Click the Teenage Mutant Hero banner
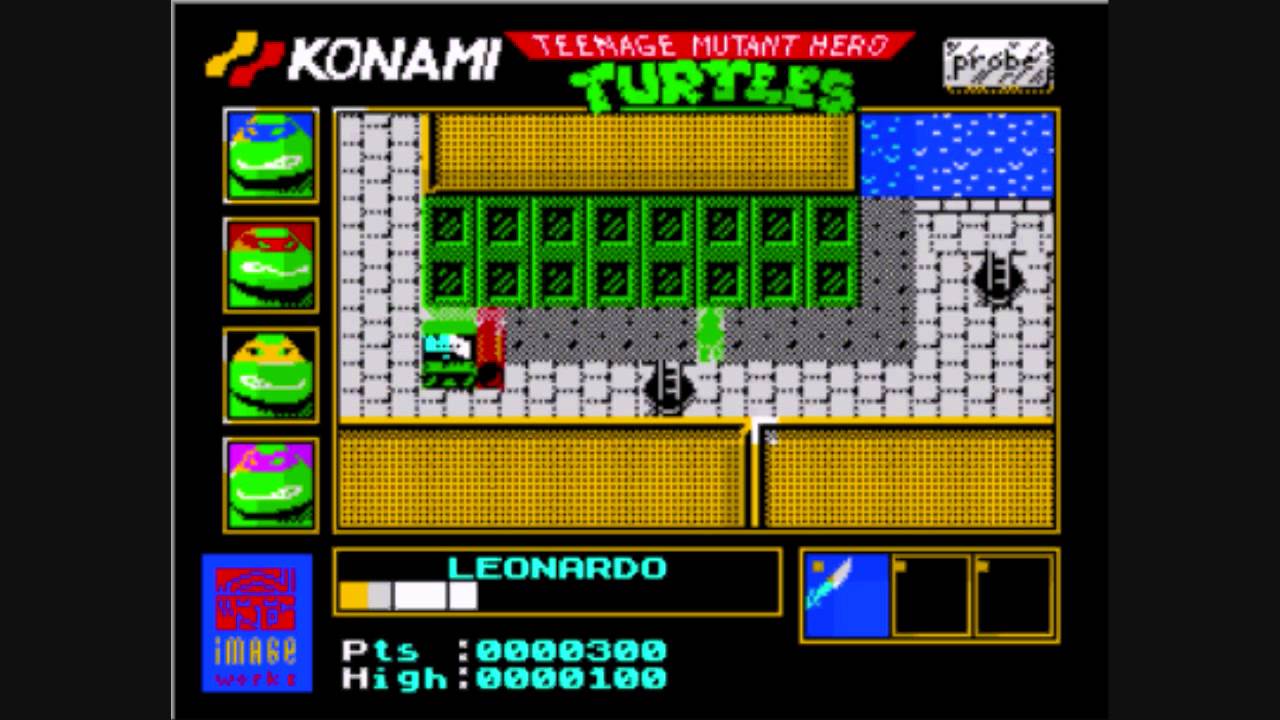 click(712, 42)
